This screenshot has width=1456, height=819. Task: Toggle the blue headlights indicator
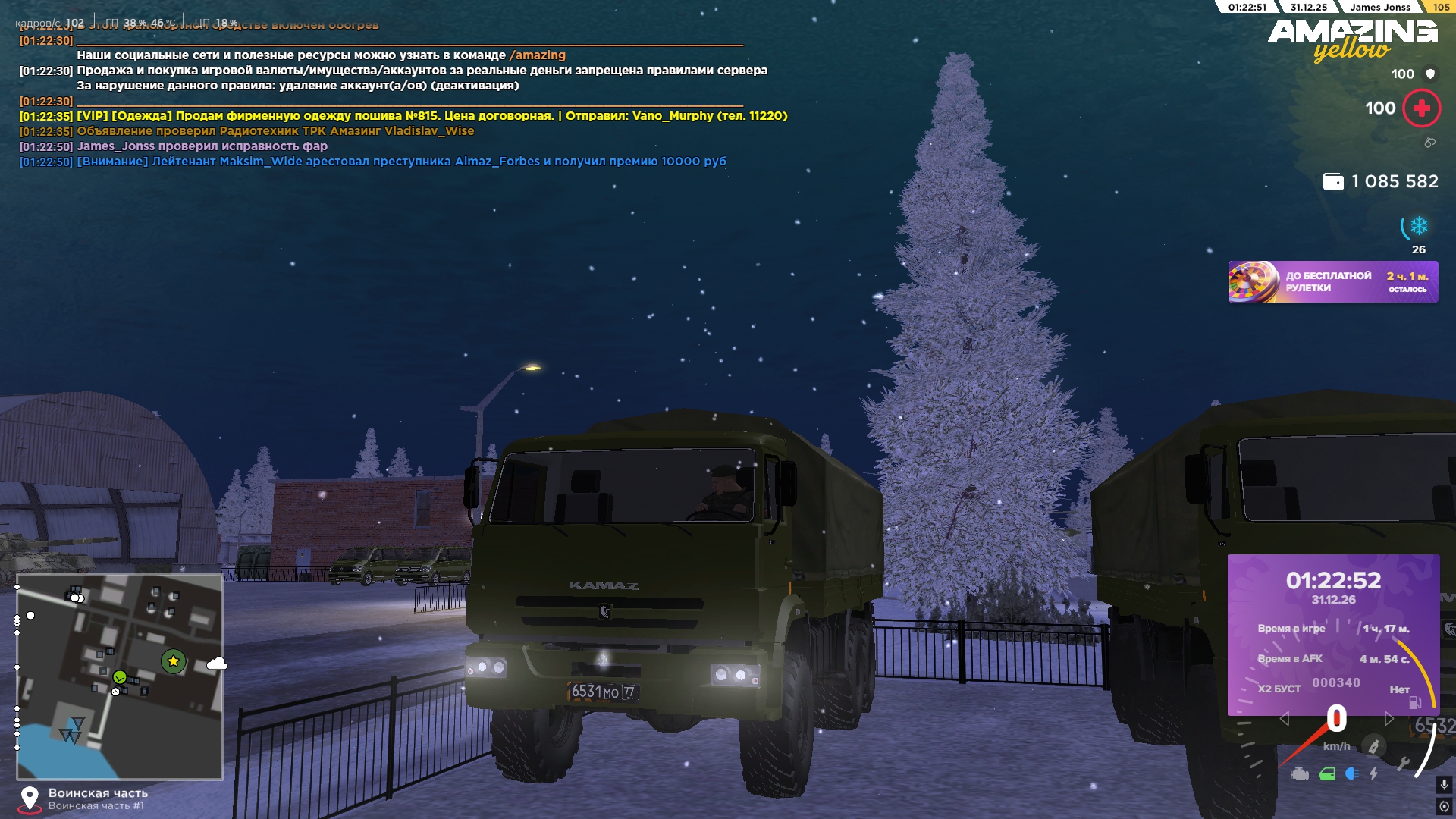(1351, 774)
